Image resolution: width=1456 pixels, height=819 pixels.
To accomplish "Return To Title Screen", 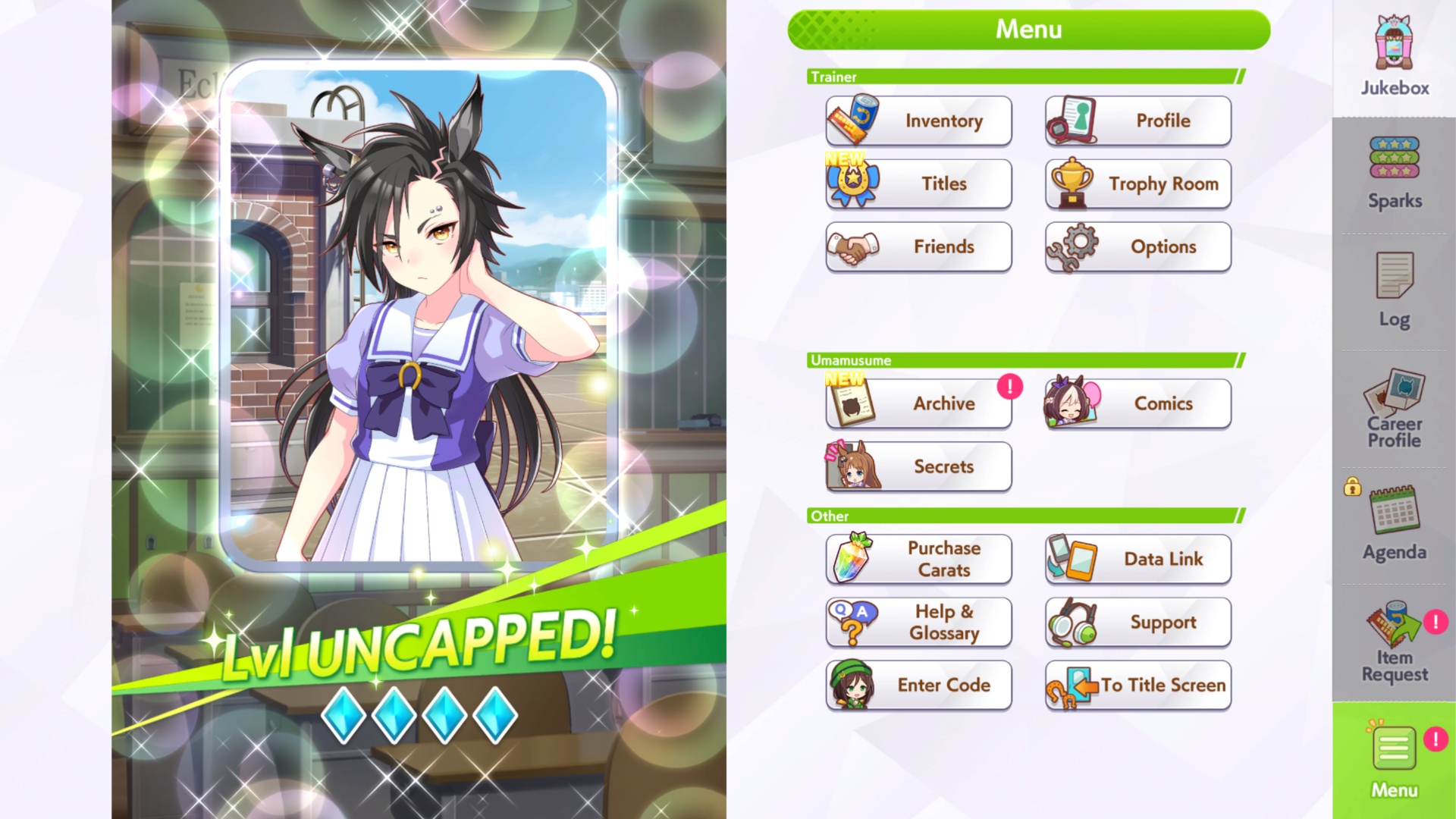I will click(1137, 685).
